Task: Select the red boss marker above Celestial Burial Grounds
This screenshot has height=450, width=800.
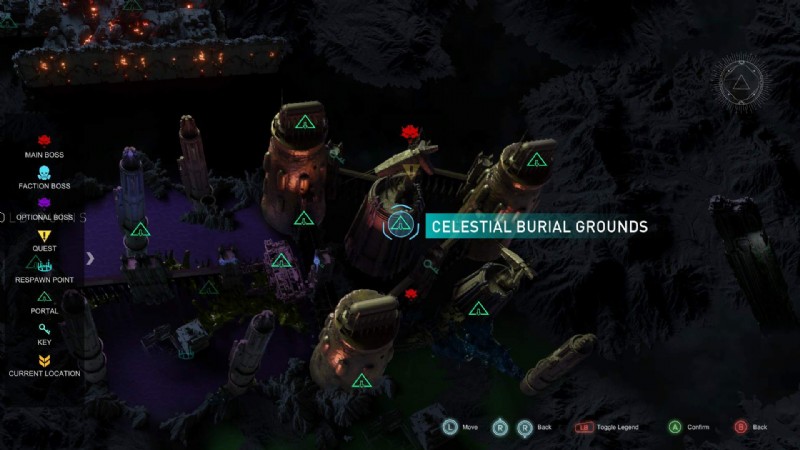Action: tap(408, 132)
